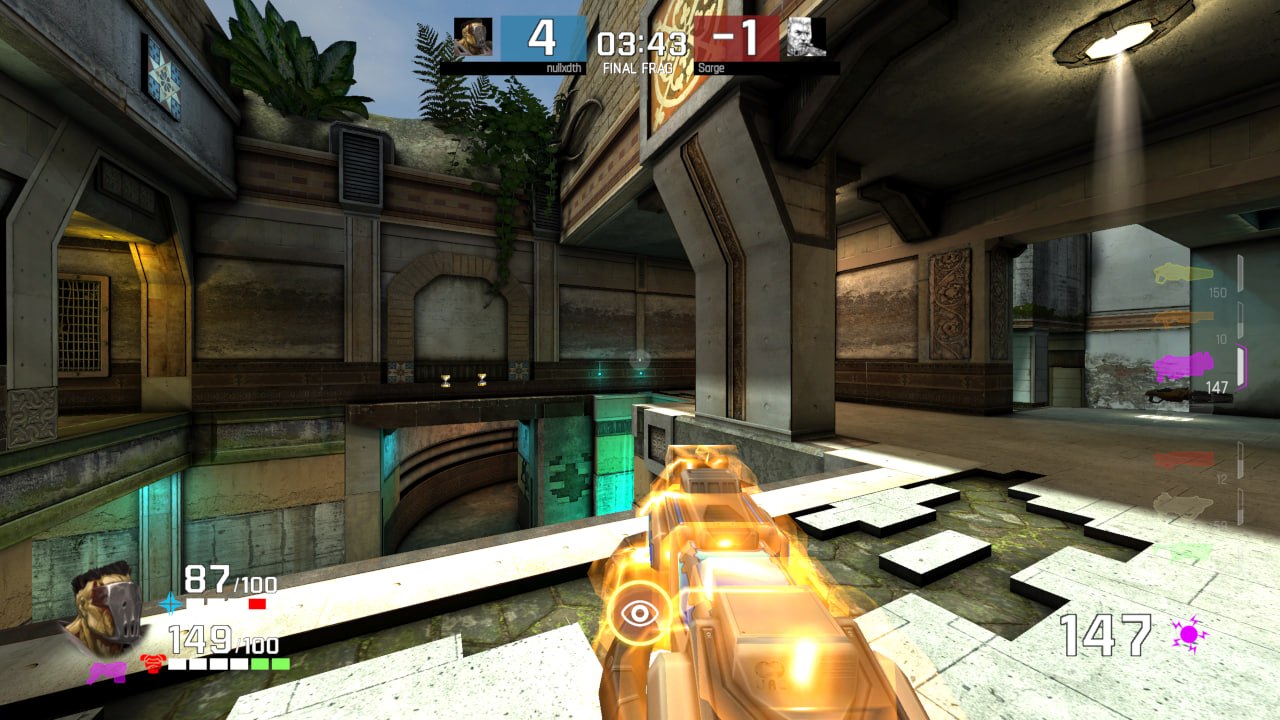Select the highlighted purple nailgun weapon icon
Screen dimensions: 1280x720
click(1185, 362)
